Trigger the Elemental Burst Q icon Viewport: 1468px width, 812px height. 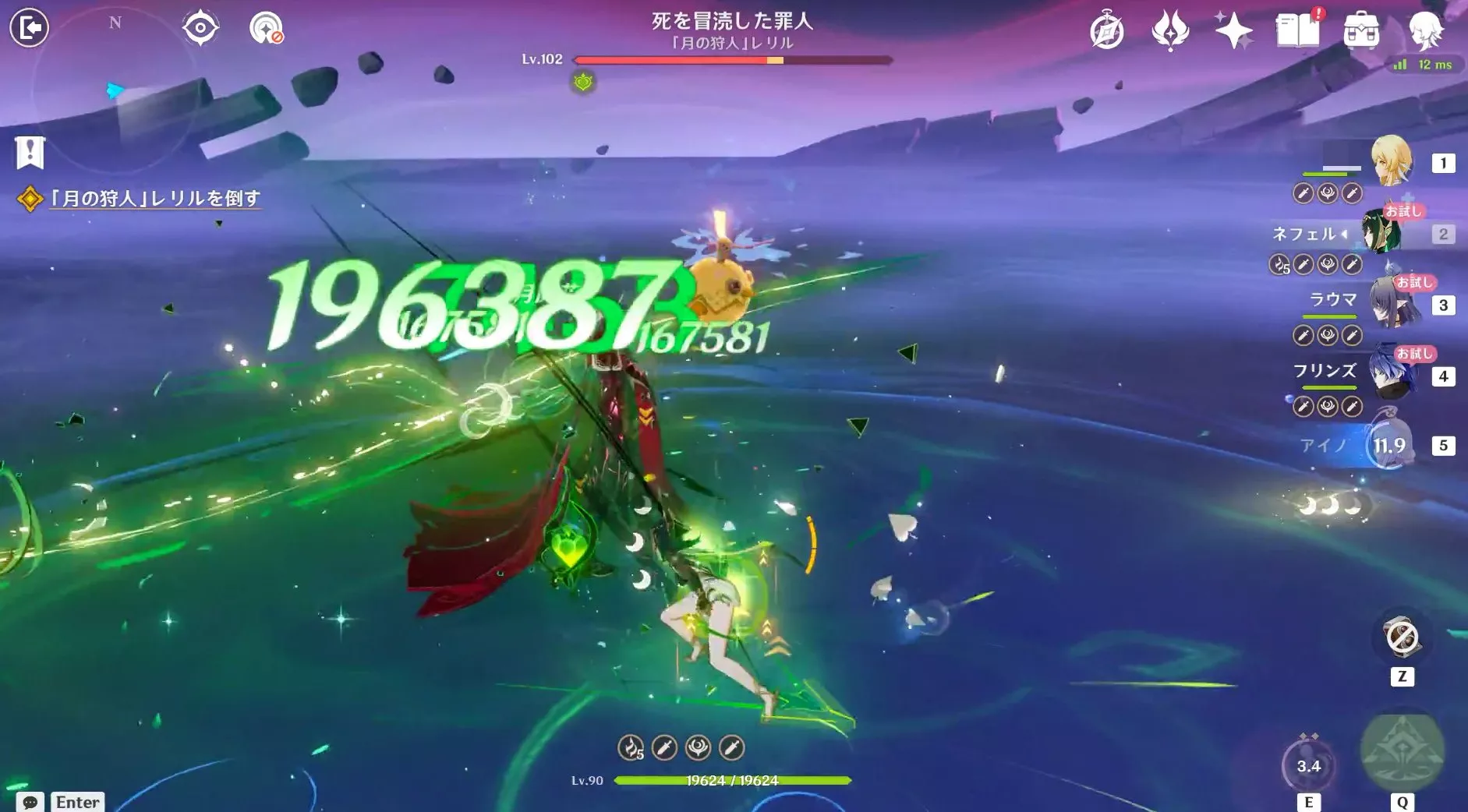point(1400,752)
